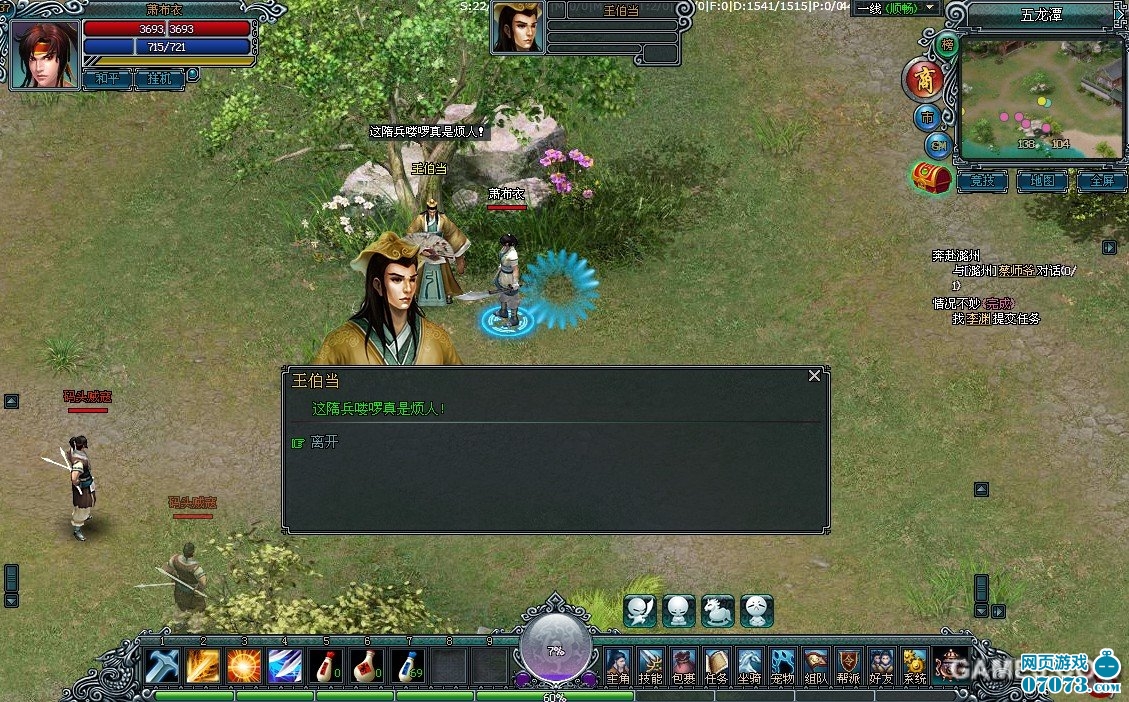Open the 技能 skills panel
Image resolution: width=1129 pixels, height=702 pixels.
[x=650, y=666]
